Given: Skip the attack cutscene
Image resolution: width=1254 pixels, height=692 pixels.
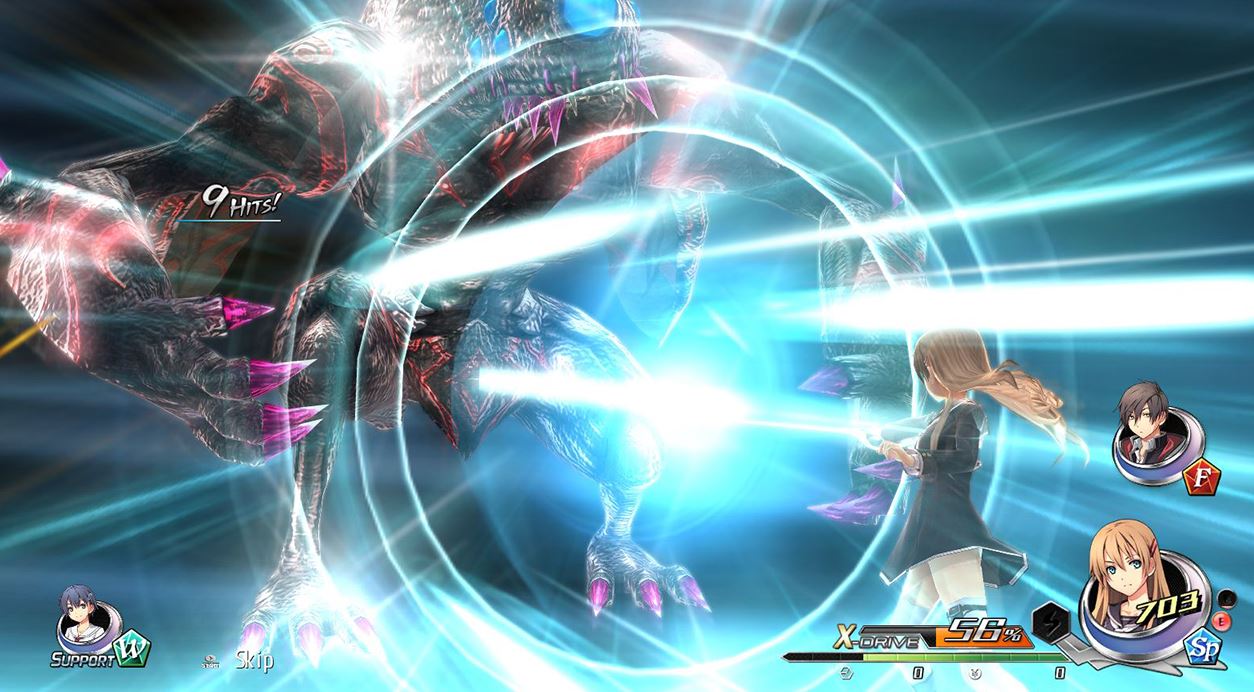Looking at the screenshot, I should tap(253, 660).
